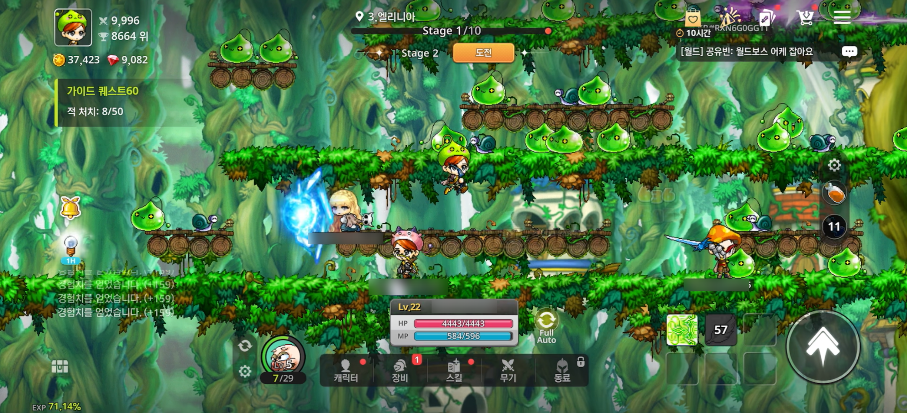Open the 캐릭터 character tab
Viewport: 907px width, 413px height.
[x=346, y=371]
